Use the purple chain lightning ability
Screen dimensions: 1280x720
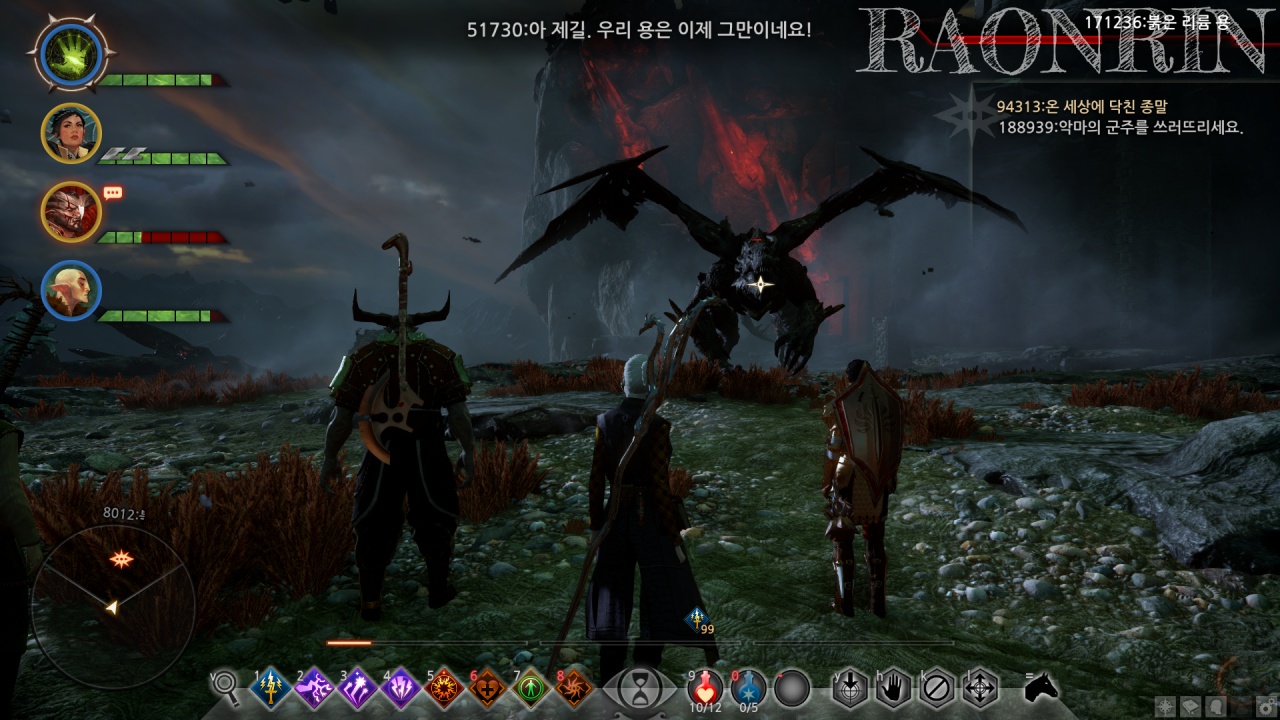(x=313, y=688)
